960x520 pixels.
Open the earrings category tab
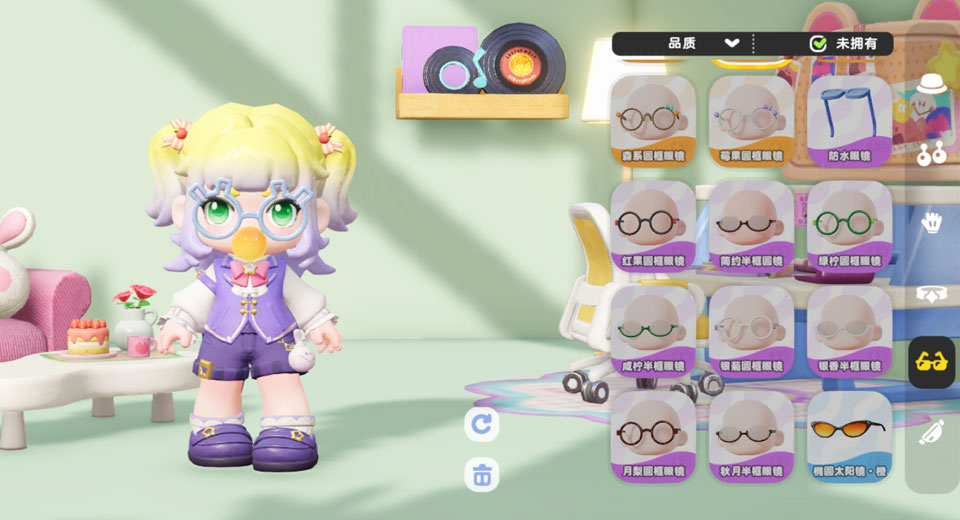click(x=932, y=153)
